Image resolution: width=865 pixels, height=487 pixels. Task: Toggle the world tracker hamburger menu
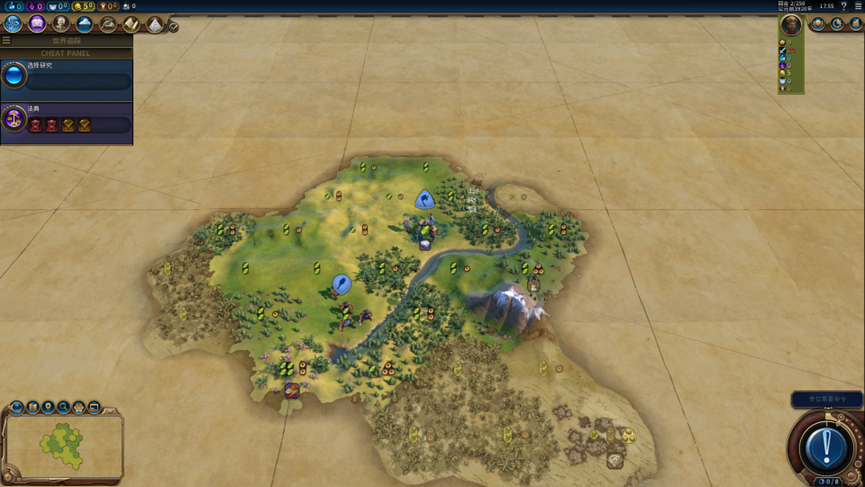(6, 41)
